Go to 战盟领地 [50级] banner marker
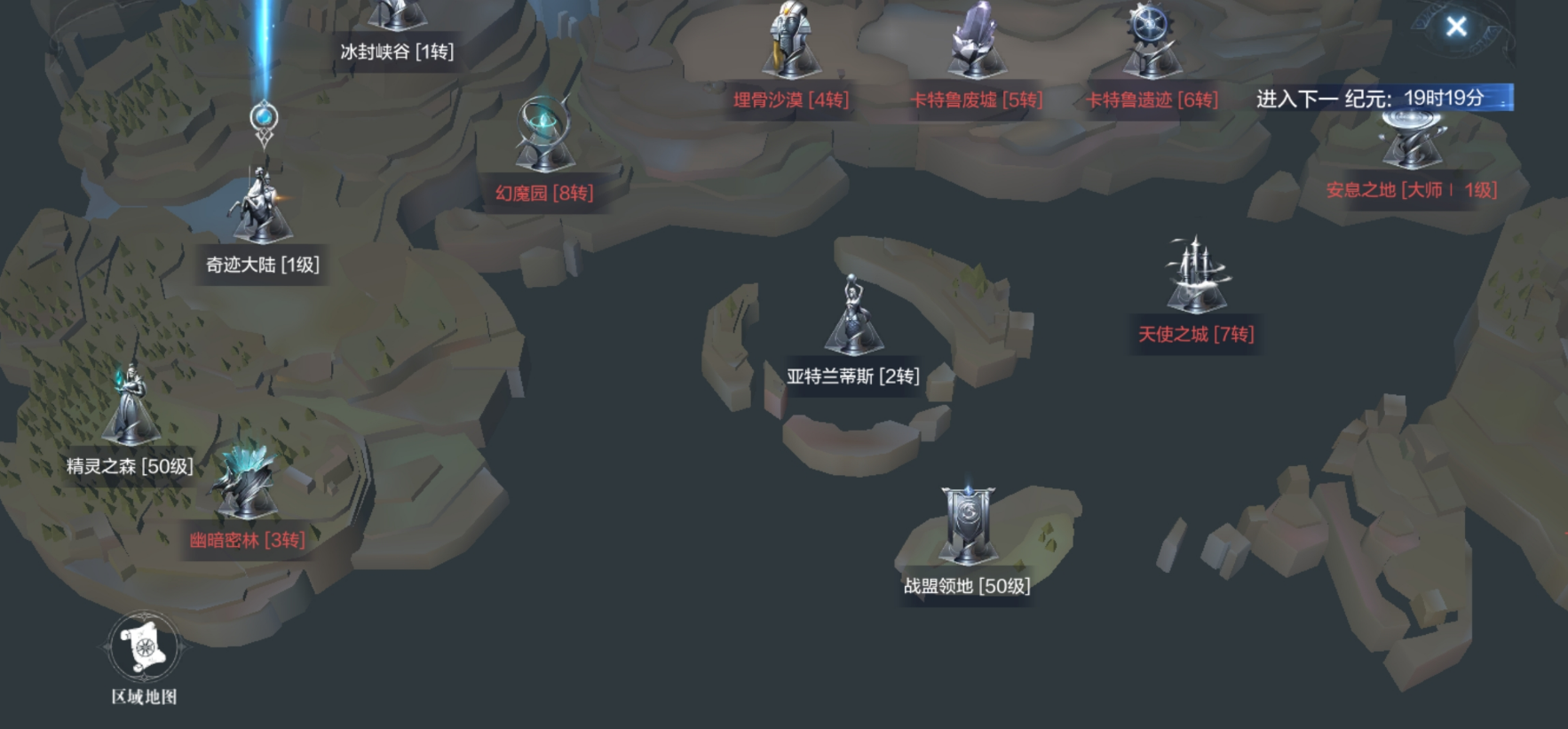 [967, 527]
